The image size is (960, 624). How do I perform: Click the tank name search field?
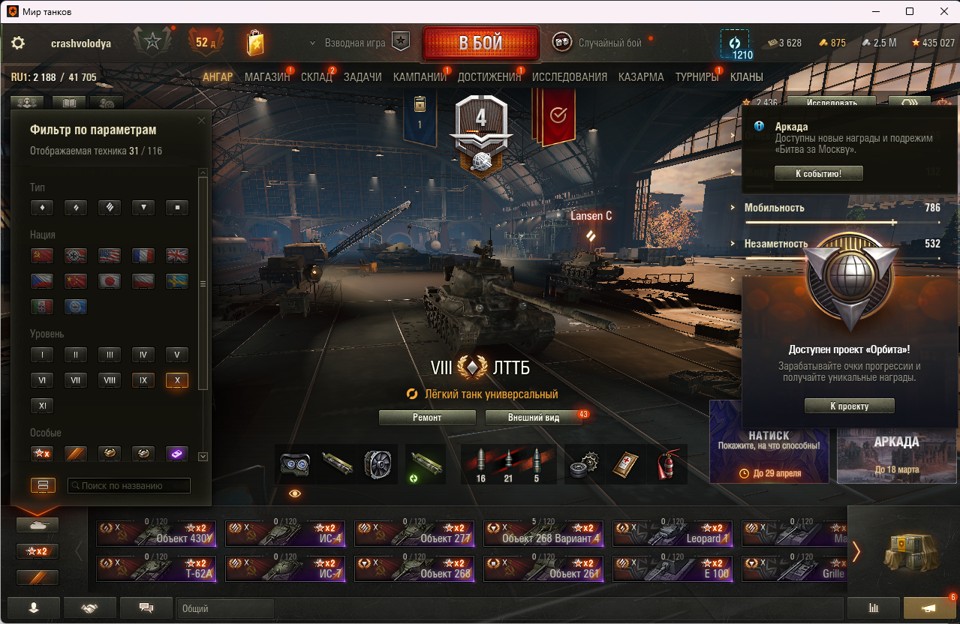(129, 486)
